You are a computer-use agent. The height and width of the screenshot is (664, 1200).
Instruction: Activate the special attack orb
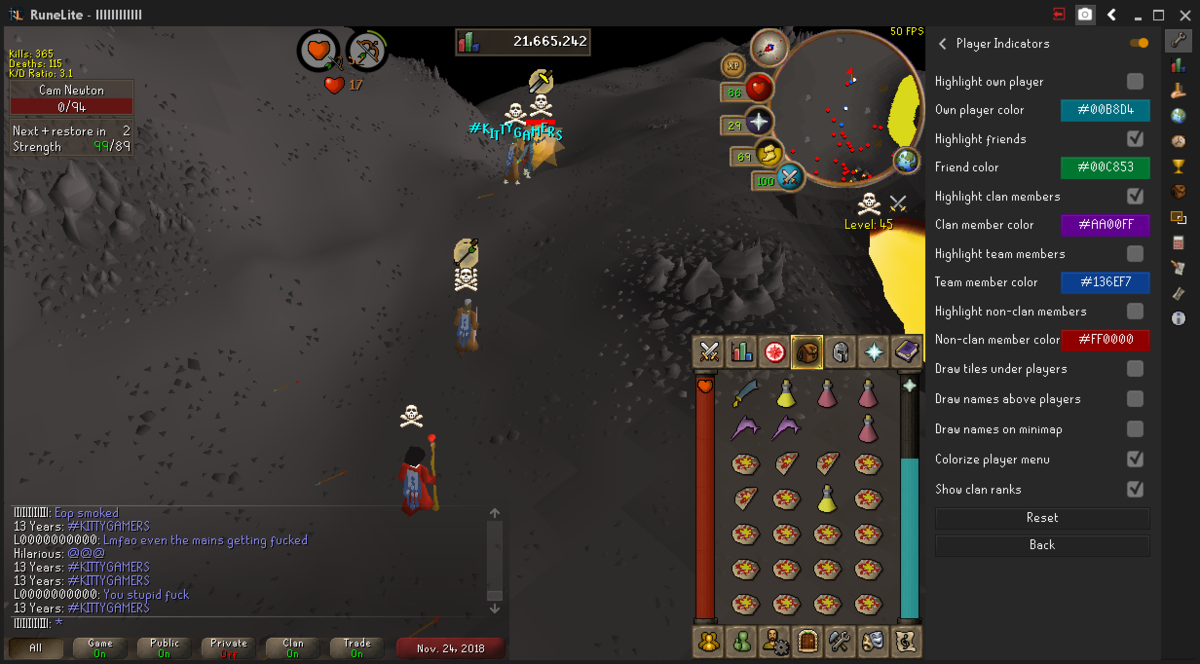788,179
